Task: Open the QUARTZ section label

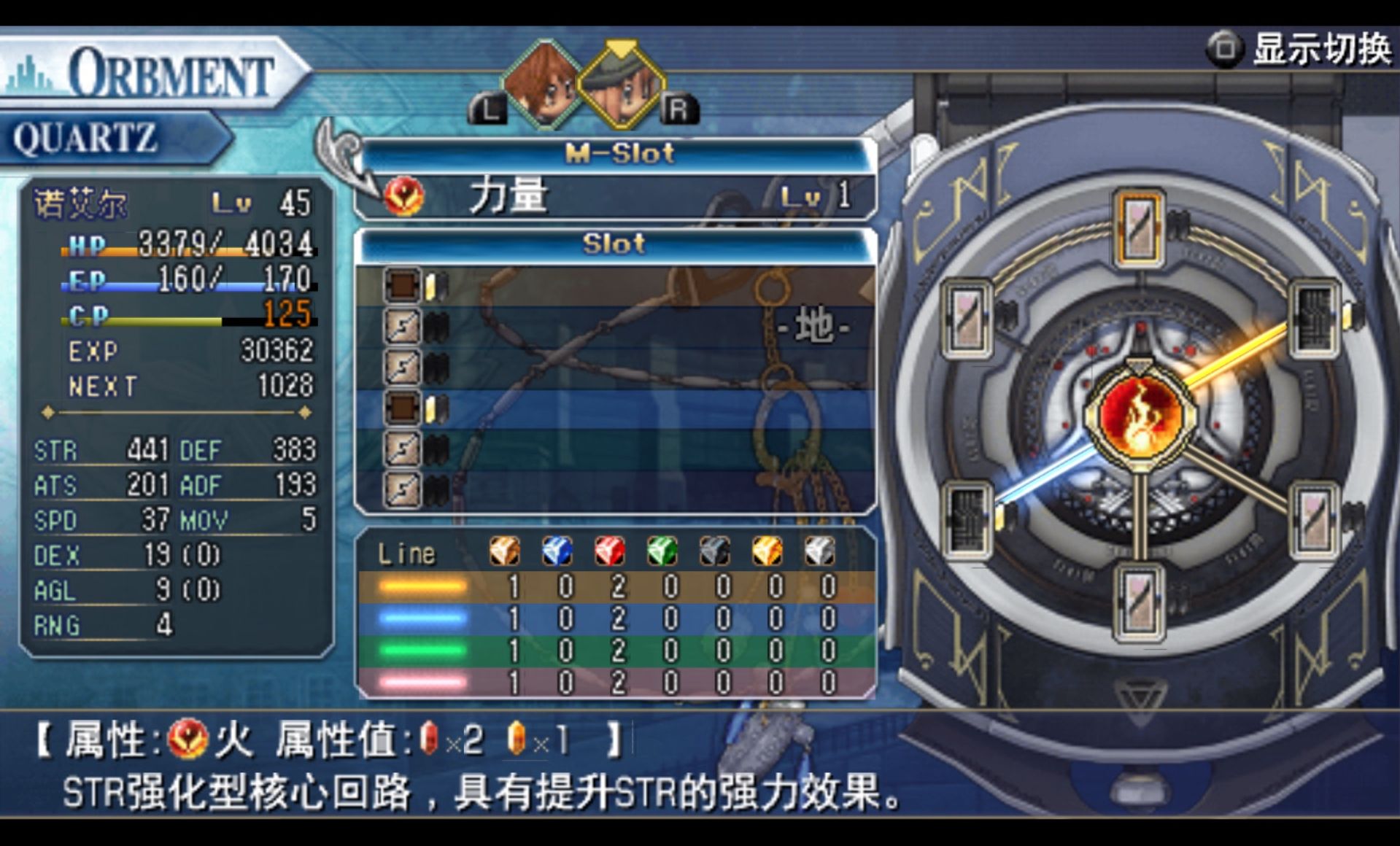Action: 86,139
